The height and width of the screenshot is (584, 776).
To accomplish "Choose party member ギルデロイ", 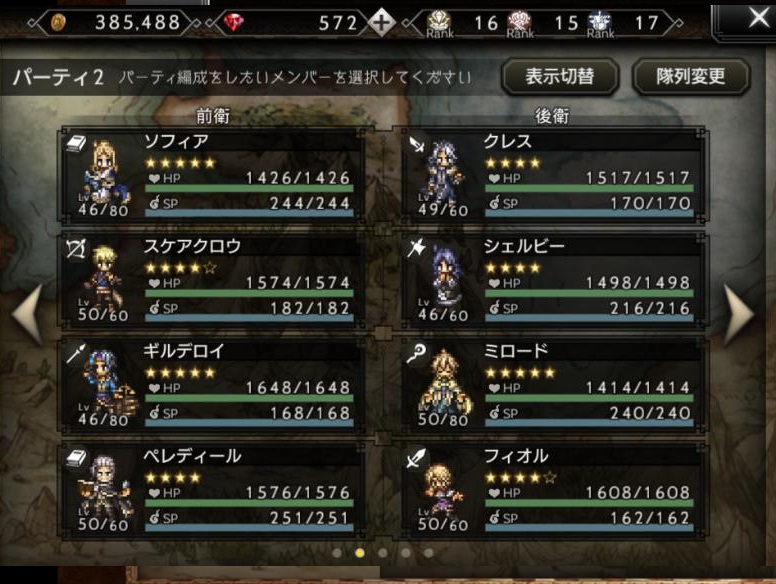I will pyautogui.click(x=211, y=382).
